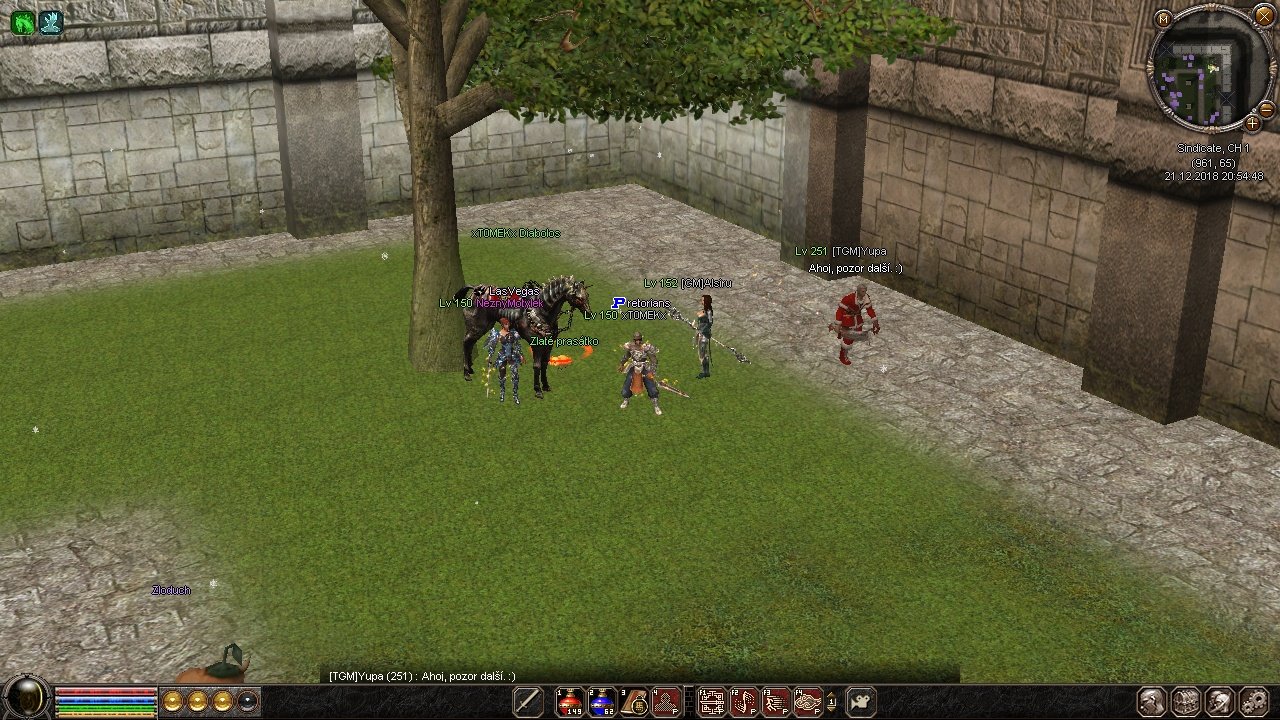Screen dimensions: 1280x720
Task: Open the helmeted-head menu icon
Action: pyautogui.click(x=1219, y=701)
